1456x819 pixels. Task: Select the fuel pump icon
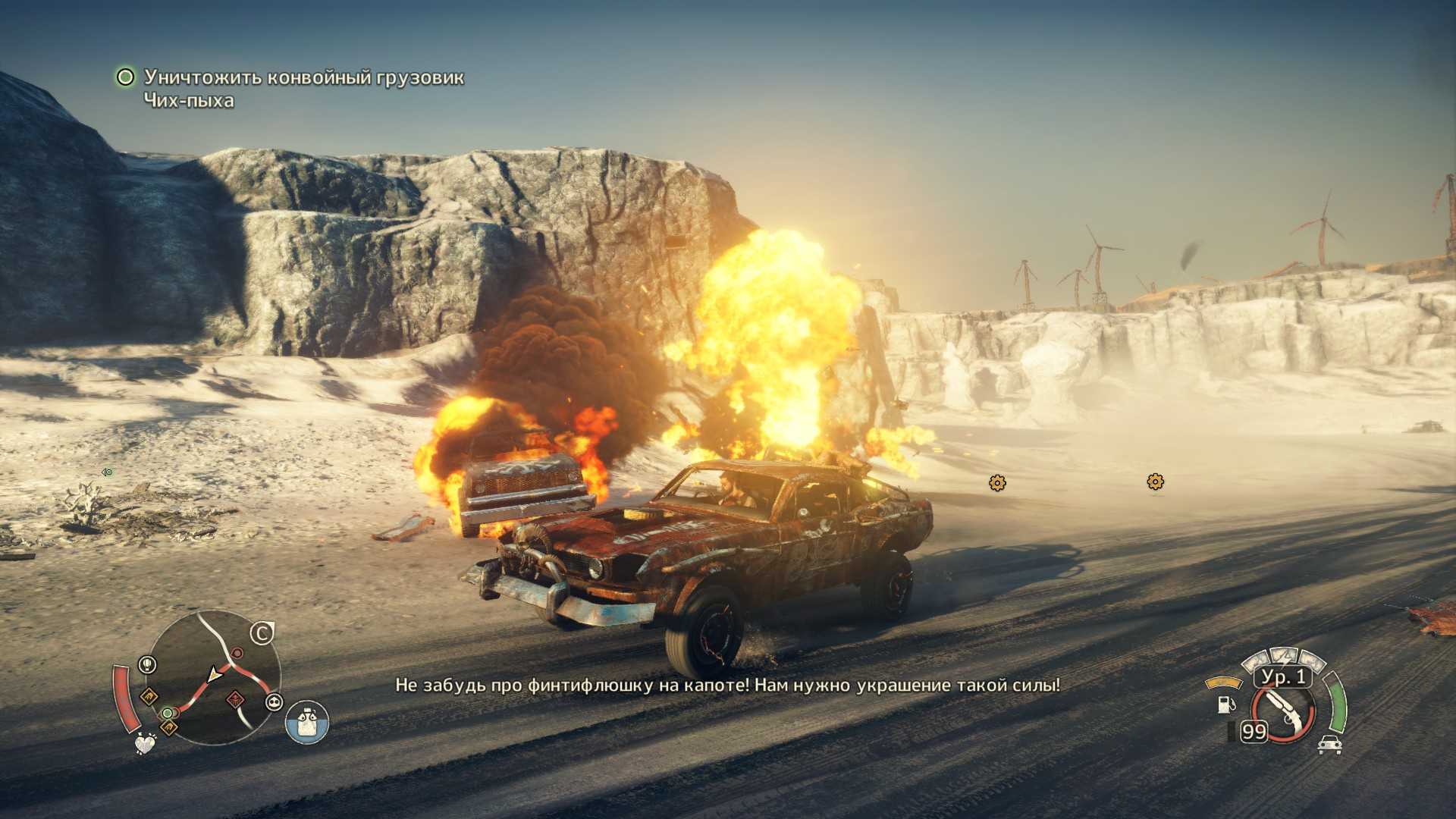click(x=1224, y=704)
